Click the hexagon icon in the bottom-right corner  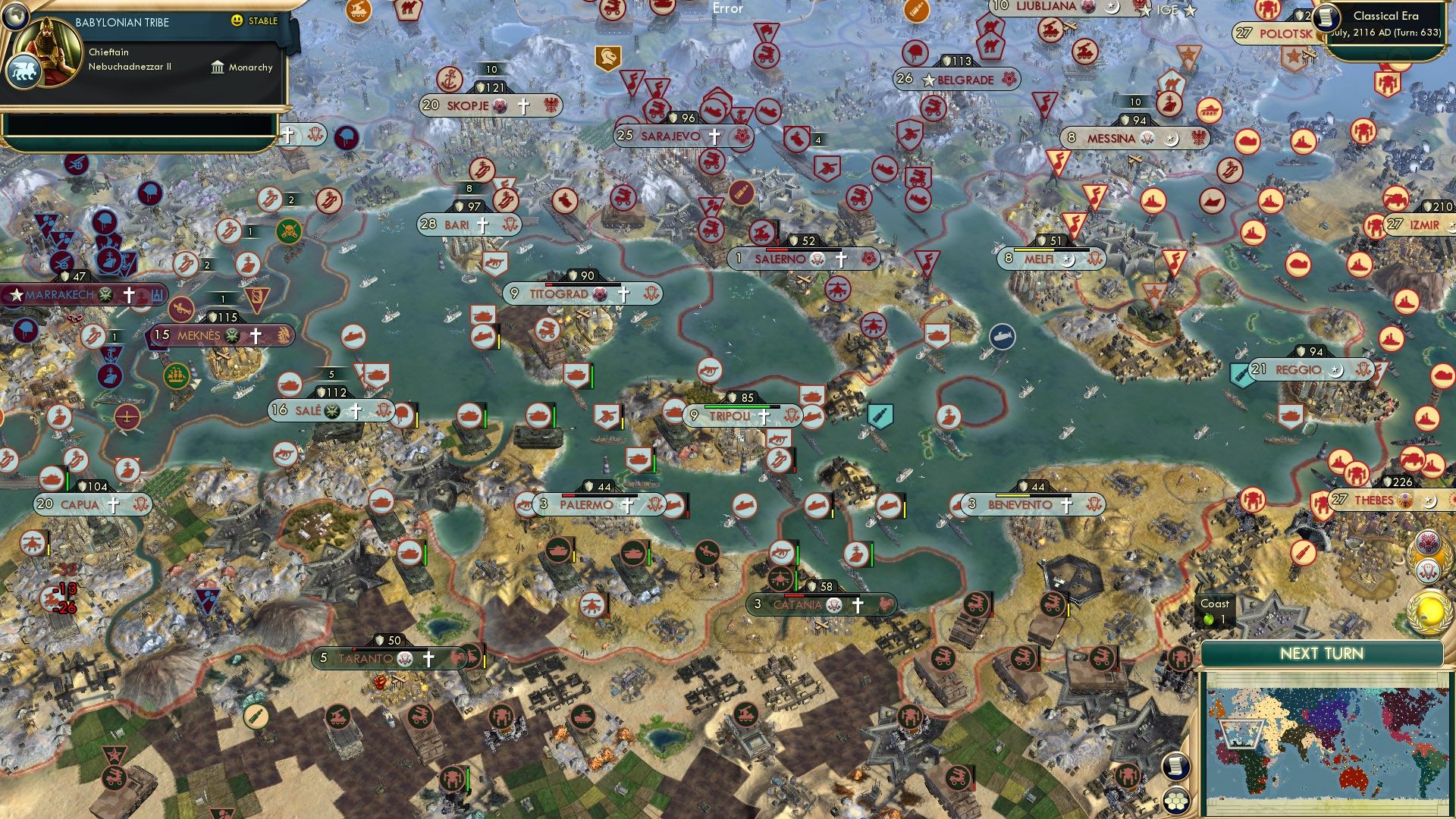1175,802
